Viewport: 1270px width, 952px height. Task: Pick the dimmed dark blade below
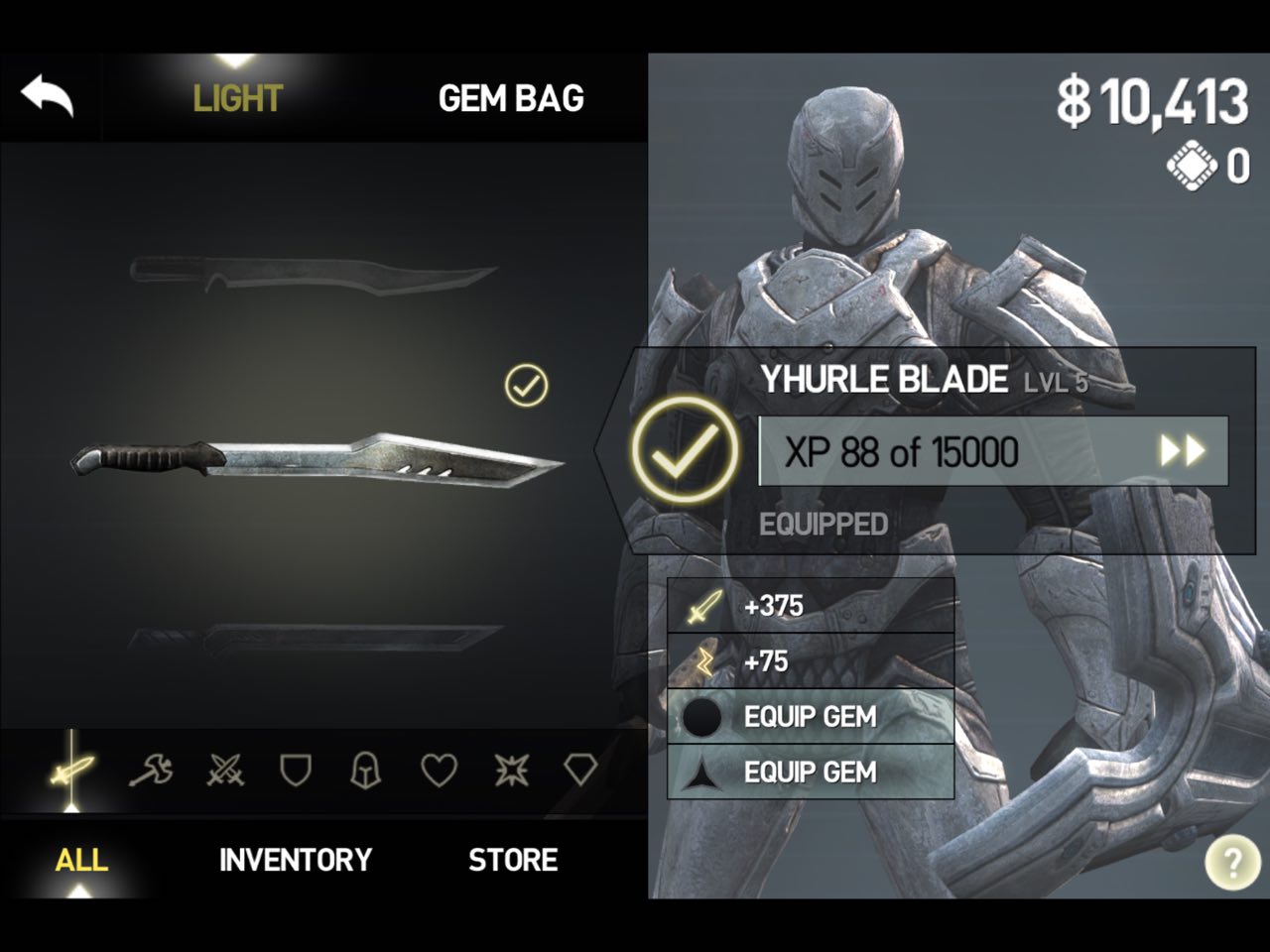pyautogui.click(x=316, y=640)
